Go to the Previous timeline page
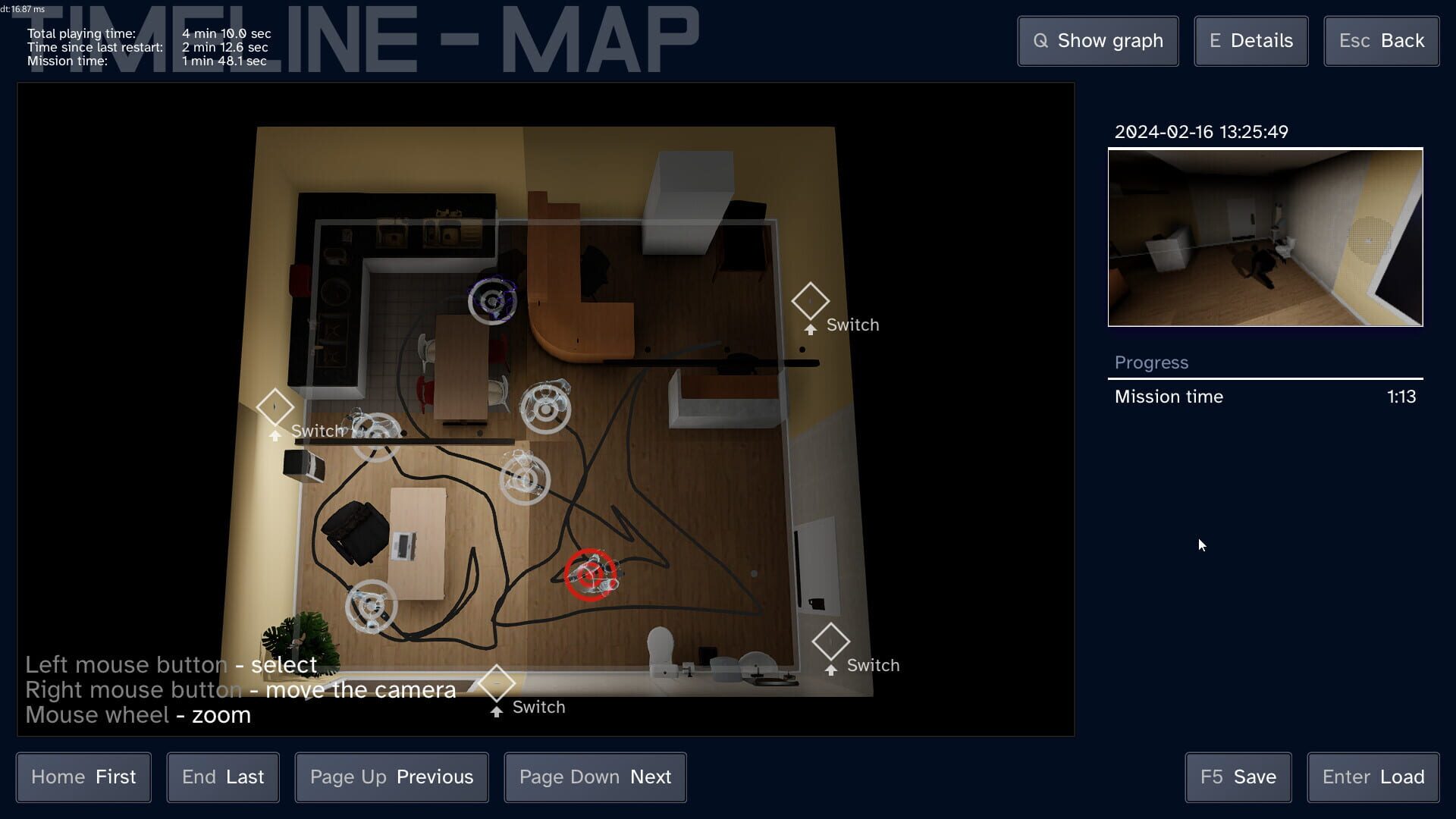Viewport: 1456px width, 819px height. pyautogui.click(x=391, y=777)
